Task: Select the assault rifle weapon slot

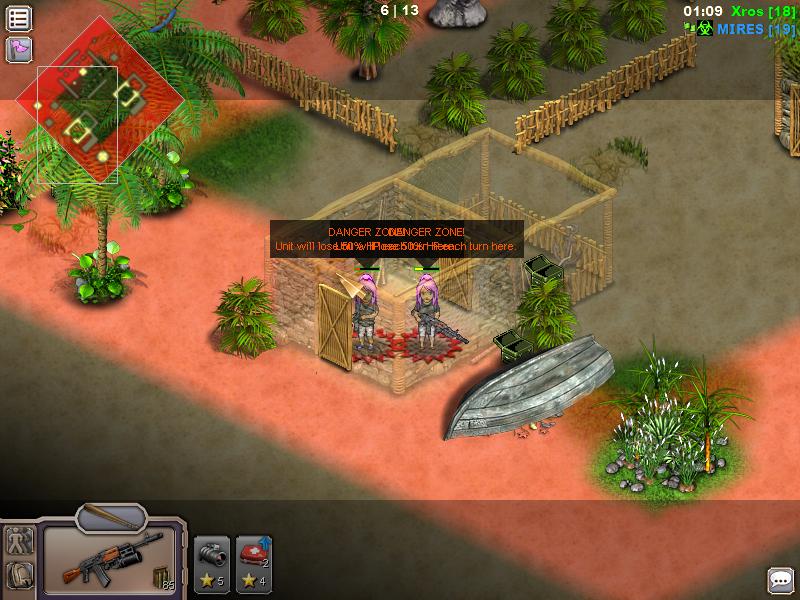Action: (110, 562)
